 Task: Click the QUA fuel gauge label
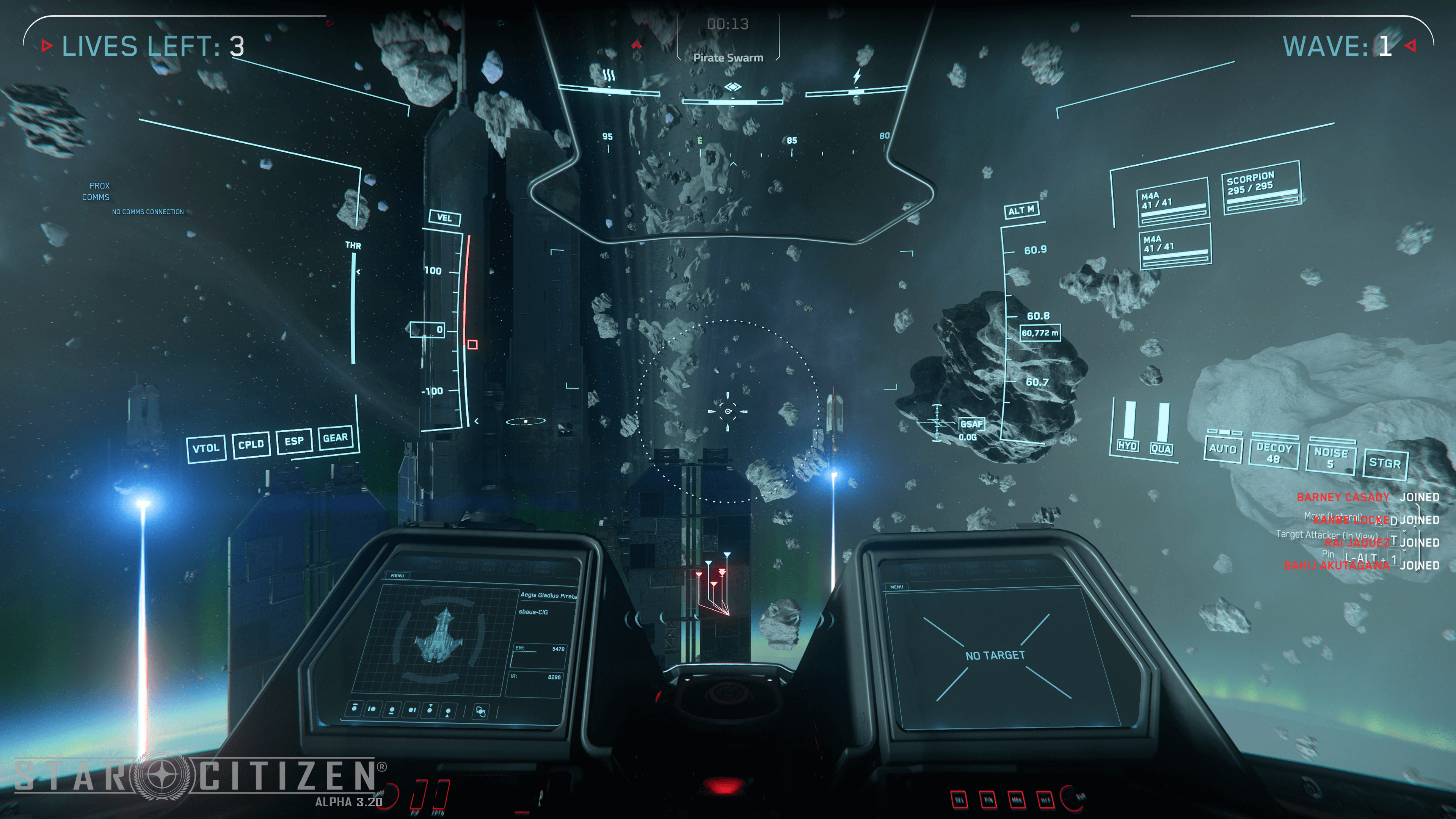pyautogui.click(x=1161, y=449)
